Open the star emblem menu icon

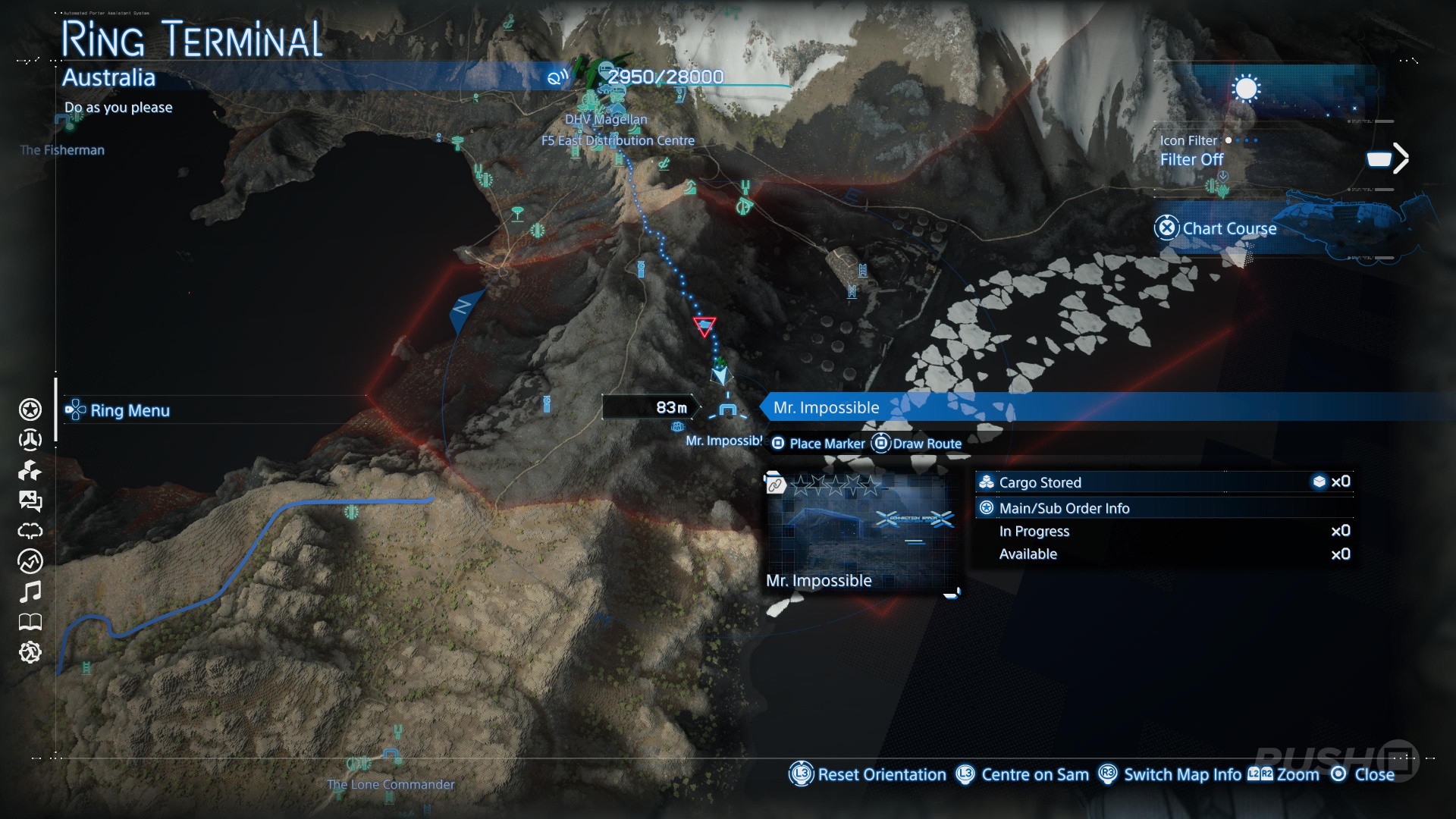pos(30,409)
